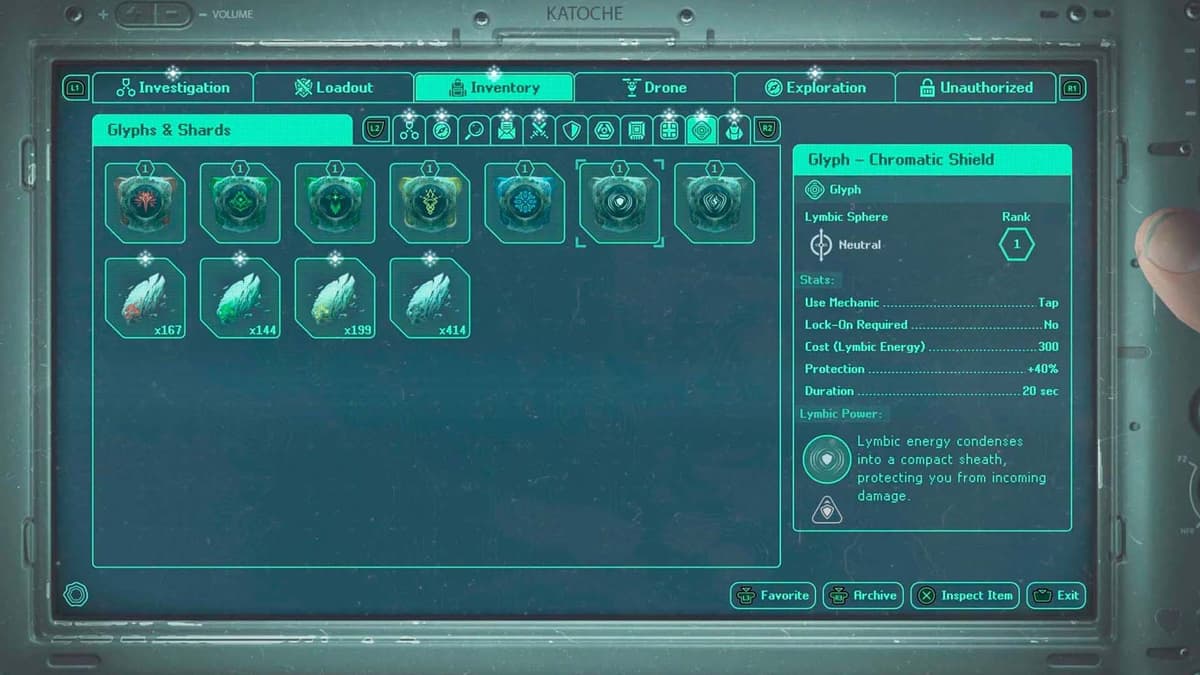The height and width of the screenshot is (675, 1200).
Task: Click the Inspect Item button
Action: click(965, 595)
